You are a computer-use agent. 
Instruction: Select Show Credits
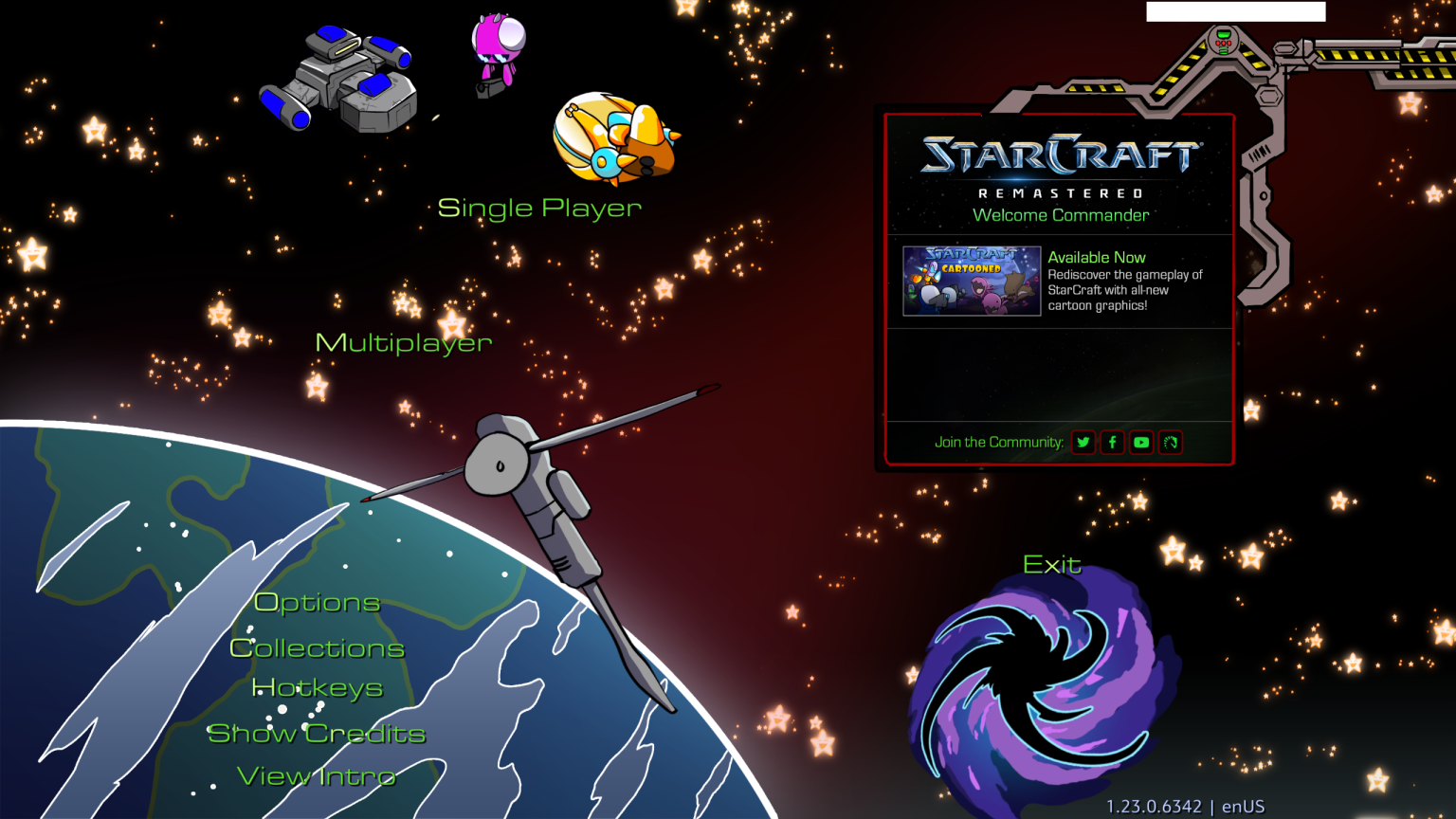(317, 734)
